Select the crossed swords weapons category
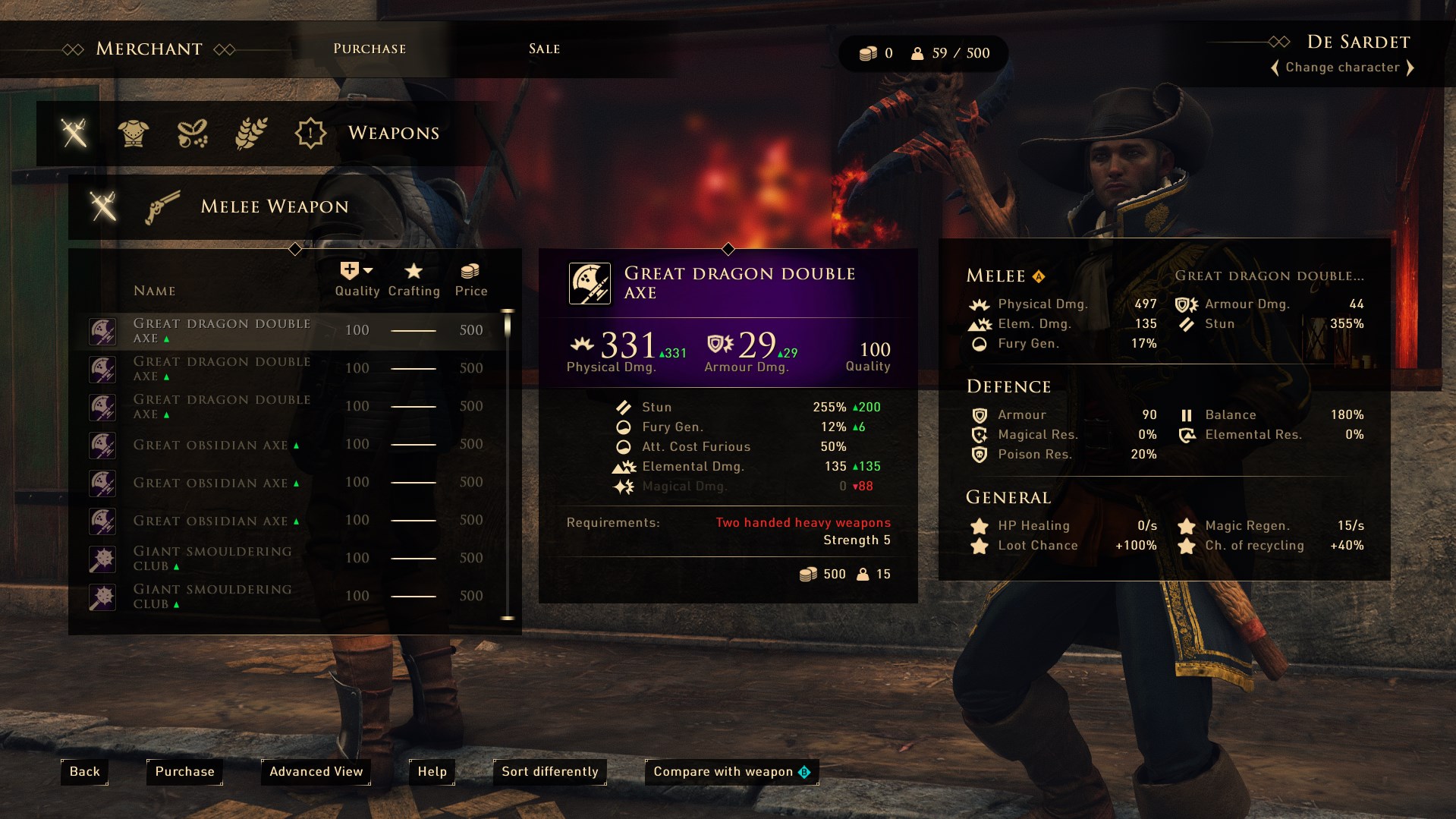Screen dimensions: 1456x819 (74, 134)
